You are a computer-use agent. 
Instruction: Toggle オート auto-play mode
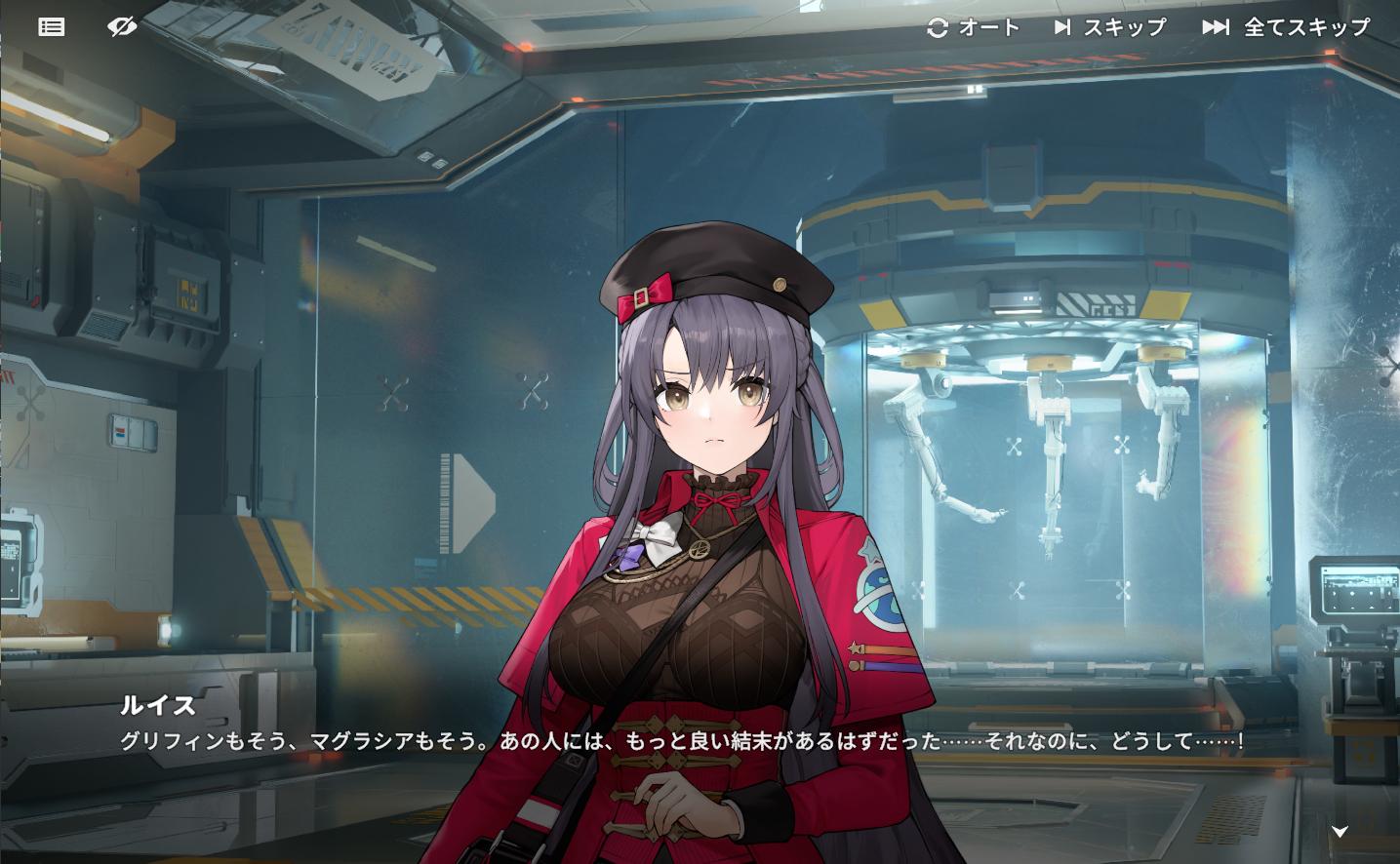click(x=973, y=27)
